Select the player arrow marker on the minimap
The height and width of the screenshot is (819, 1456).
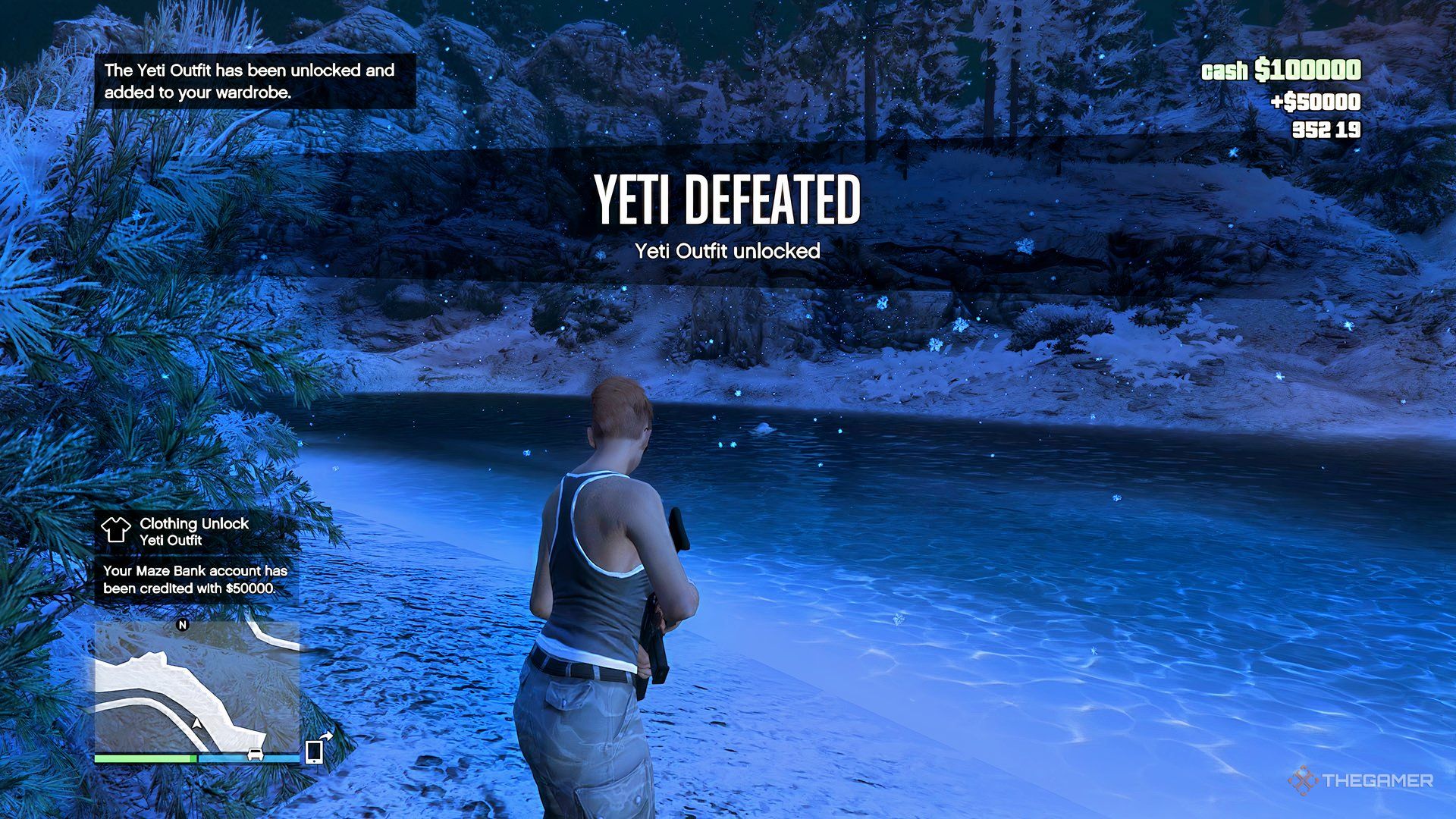(x=195, y=723)
